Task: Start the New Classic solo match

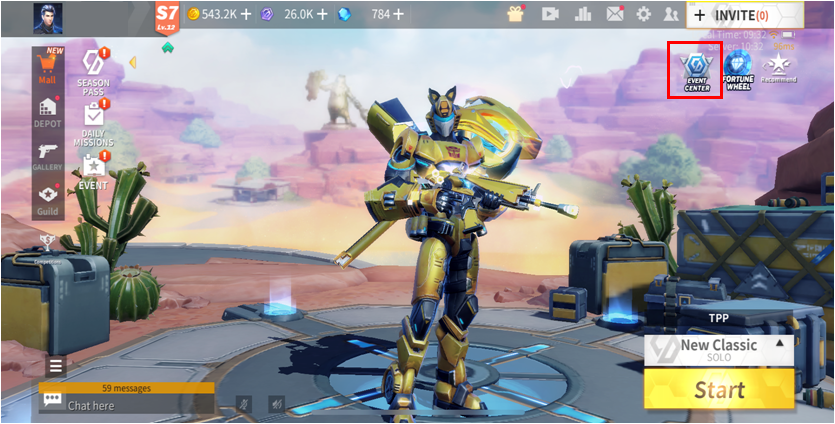Action: [719, 389]
